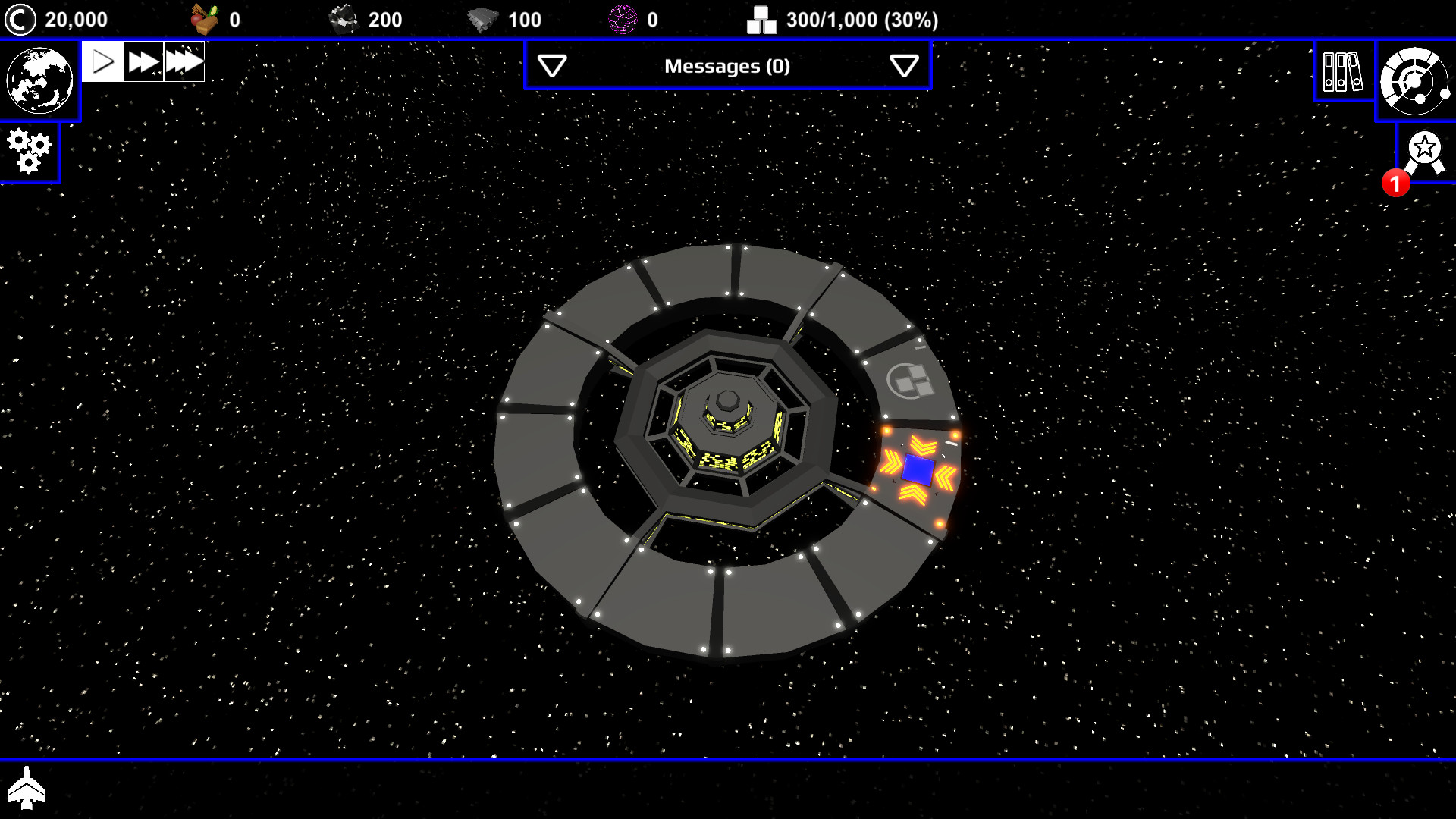This screenshot has height=819, width=1456.
Task: Click the ore resource icon
Action: [343, 18]
